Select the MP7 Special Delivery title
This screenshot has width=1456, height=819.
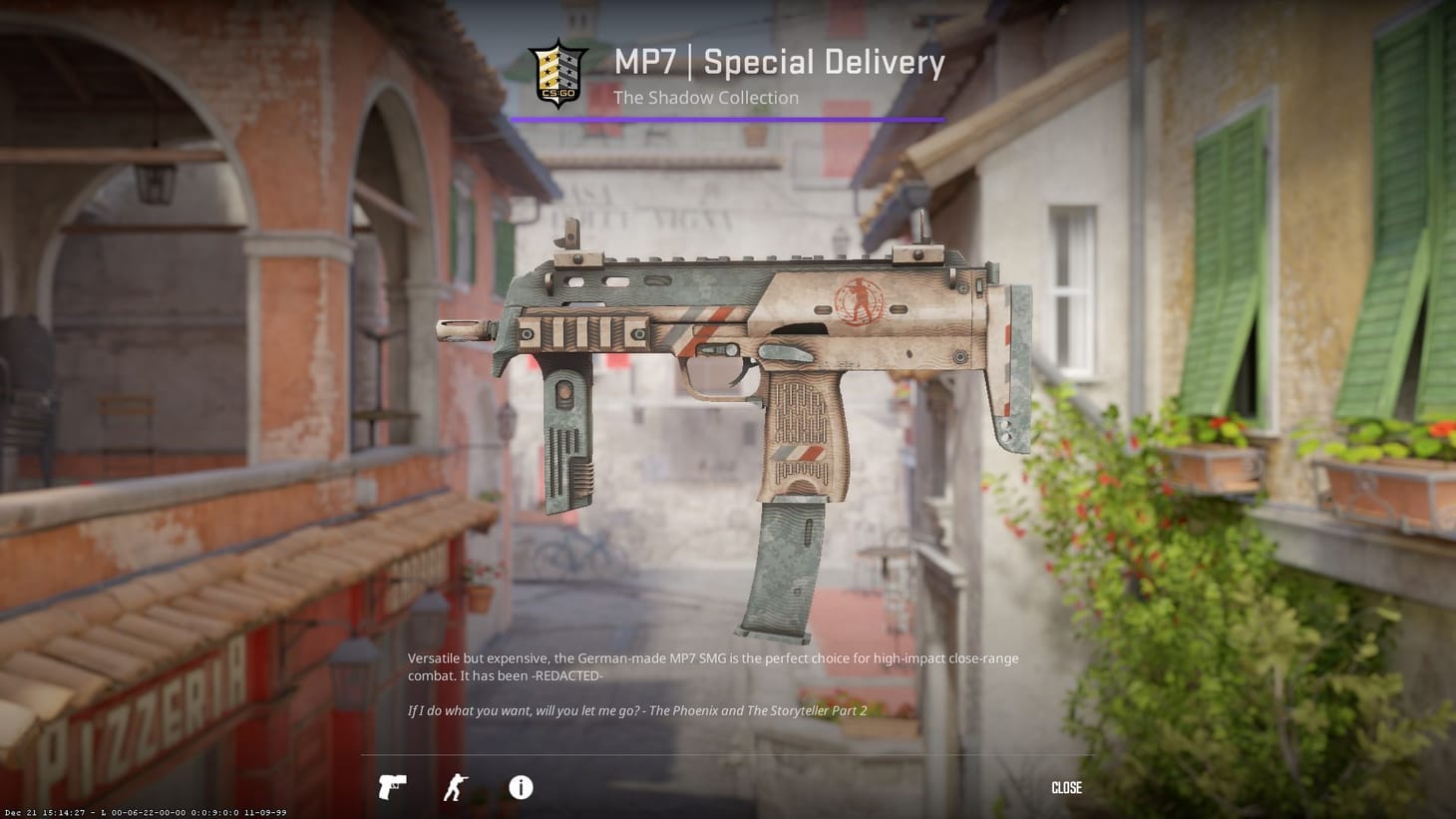pyautogui.click(x=779, y=62)
